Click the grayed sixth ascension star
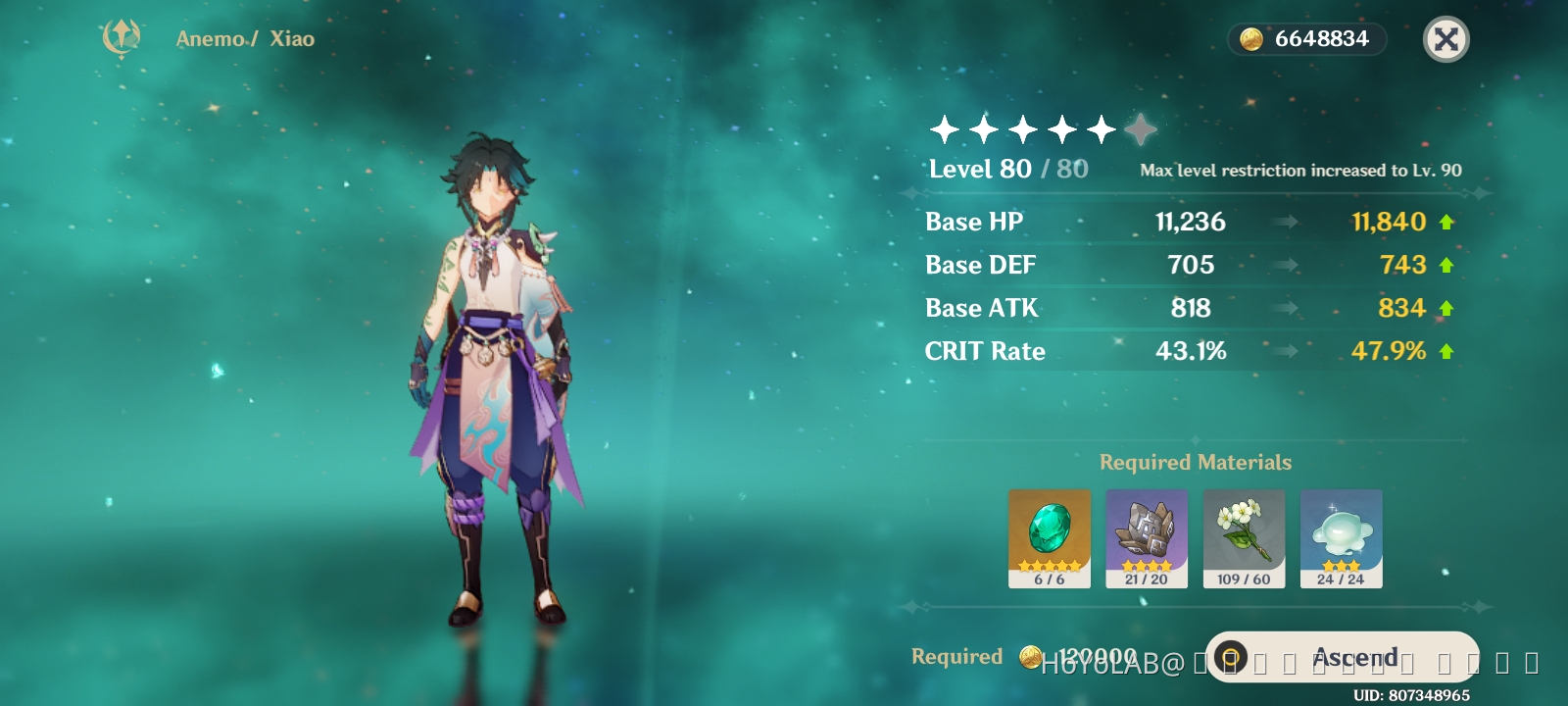 (x=1140, y=127)
